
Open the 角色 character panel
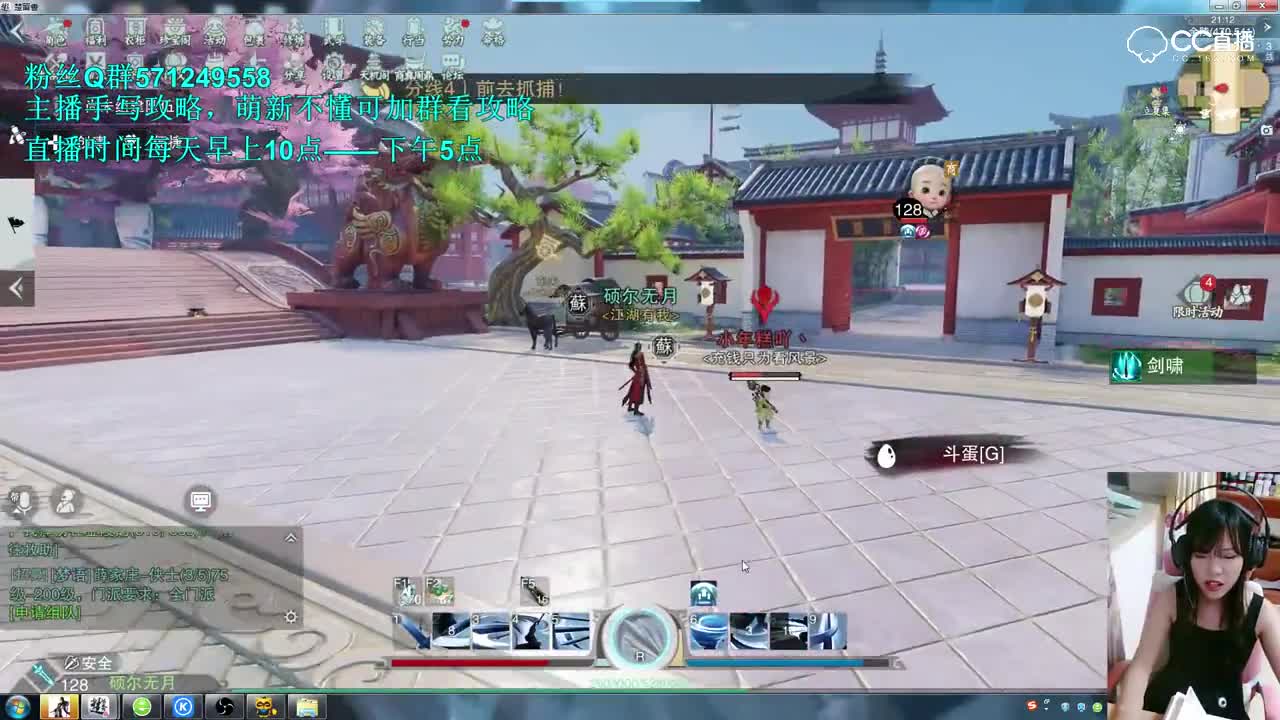(54, 32)
